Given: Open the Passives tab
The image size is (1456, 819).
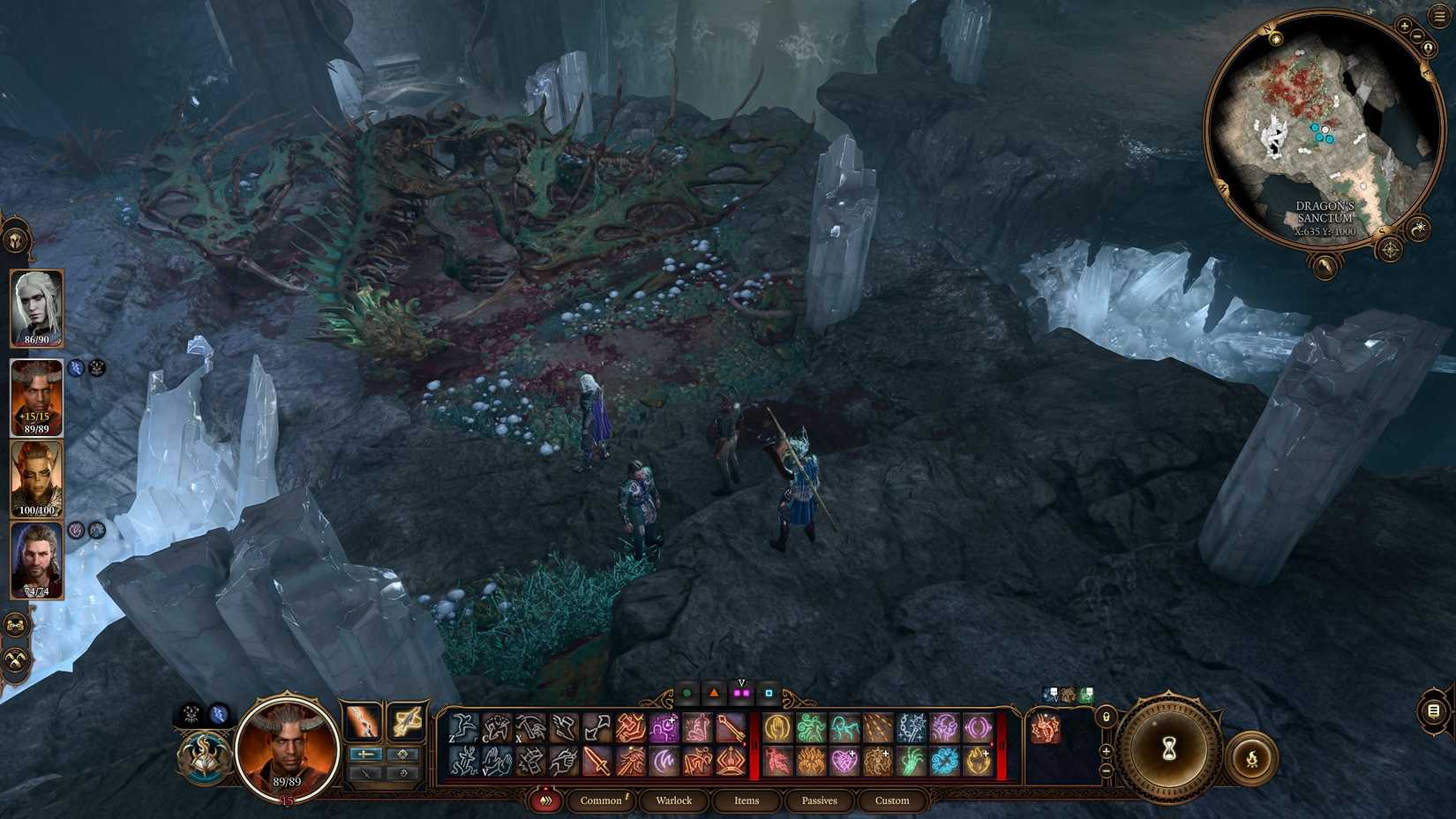Looking at the screenshot, I should [x=819, y=800].
